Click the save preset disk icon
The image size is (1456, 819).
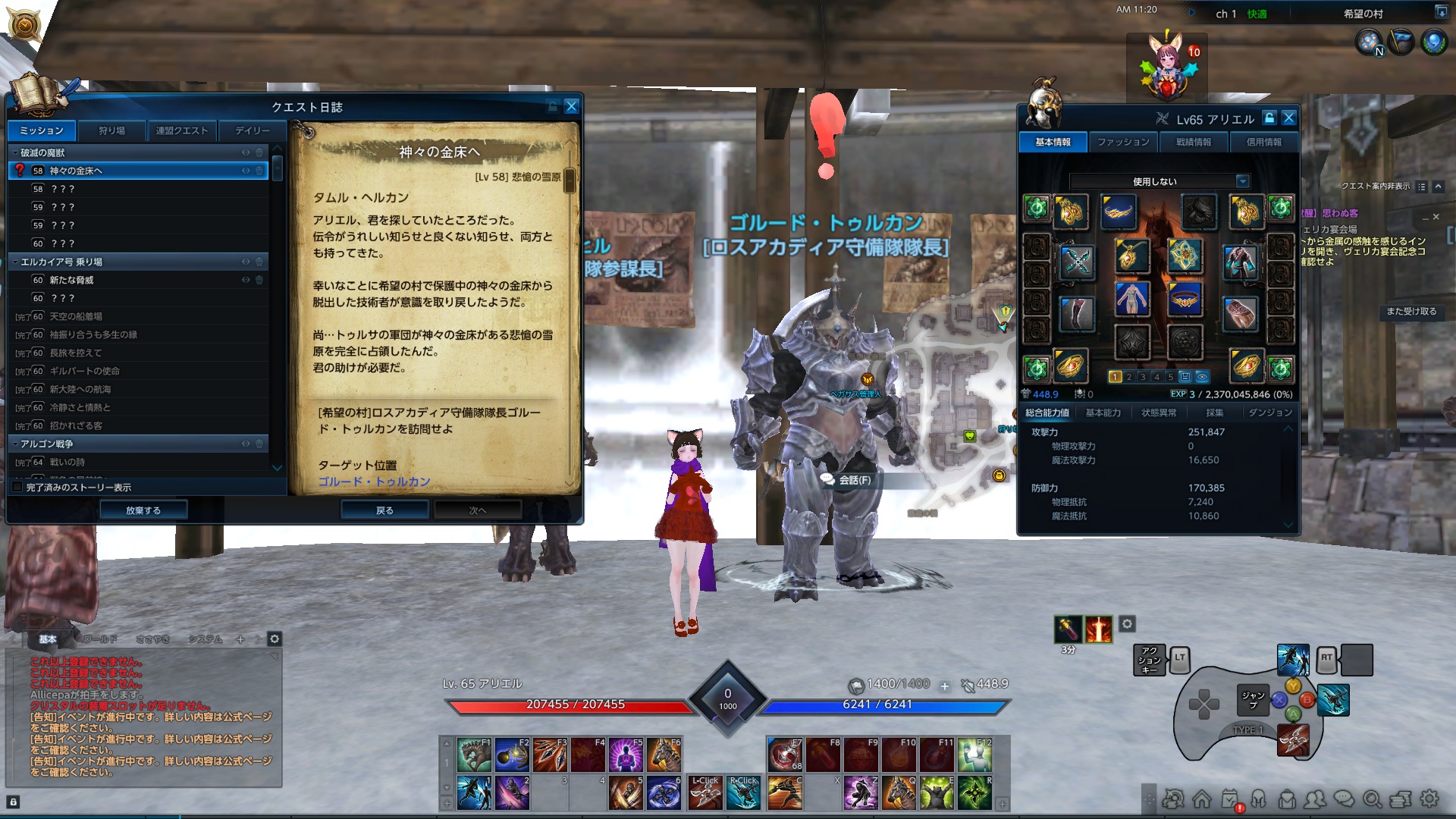point(1185,376)
